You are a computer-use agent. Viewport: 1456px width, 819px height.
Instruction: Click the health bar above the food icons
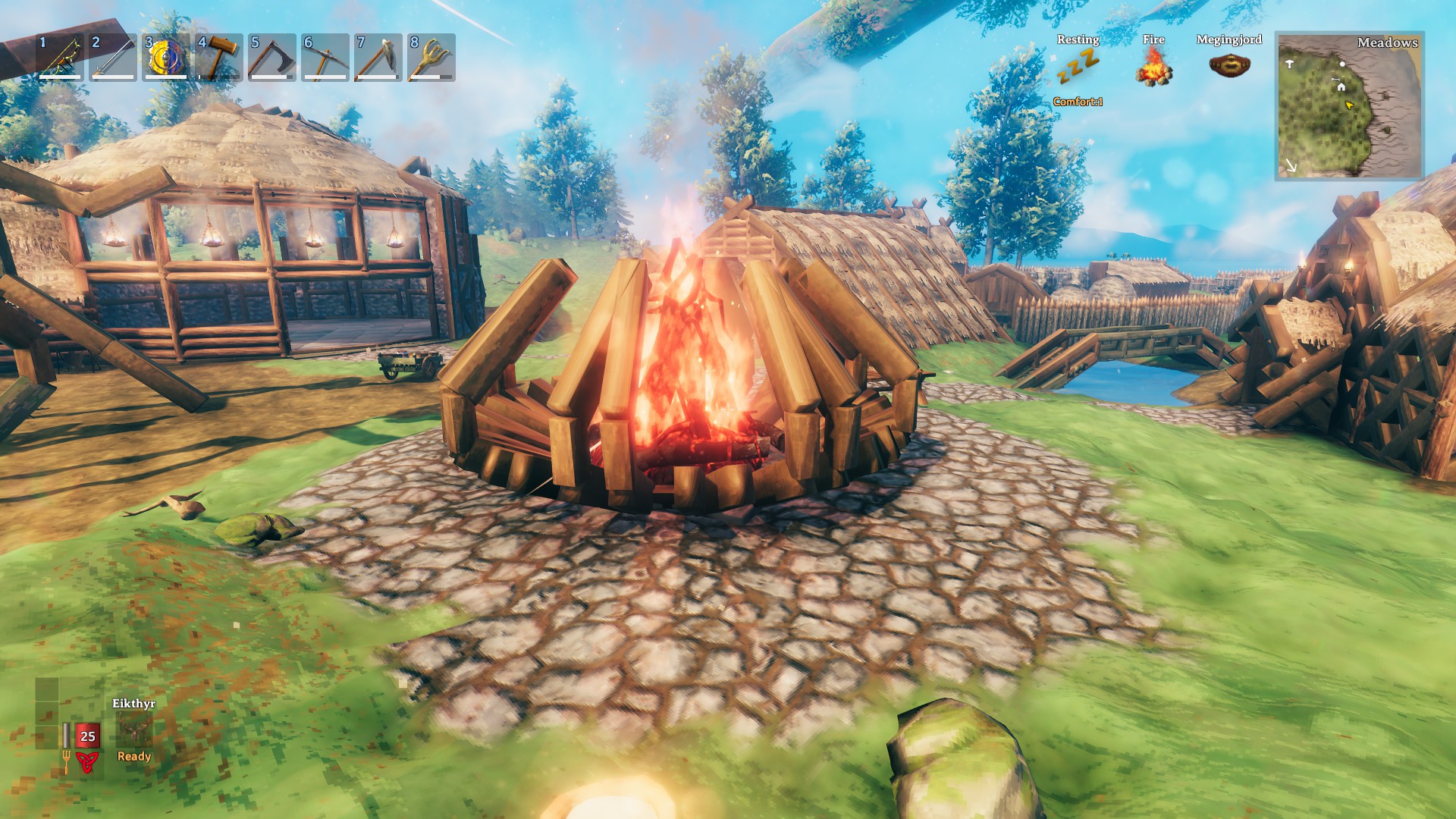point(66,735)
